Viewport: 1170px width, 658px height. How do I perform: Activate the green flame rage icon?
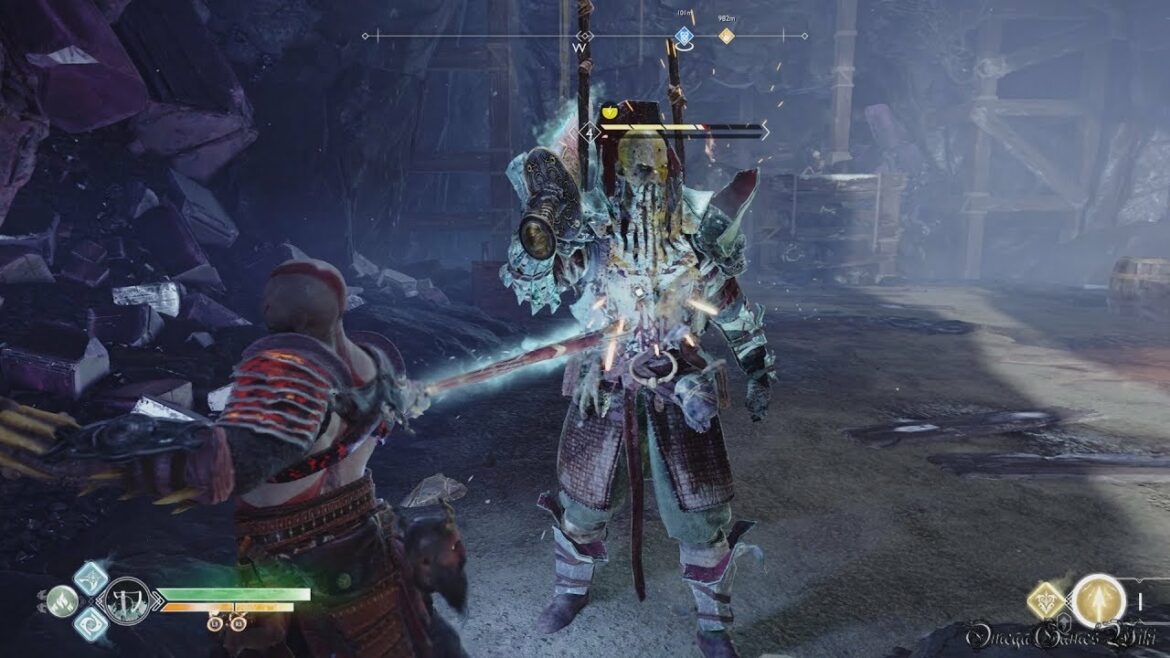[x=62, y=601]
